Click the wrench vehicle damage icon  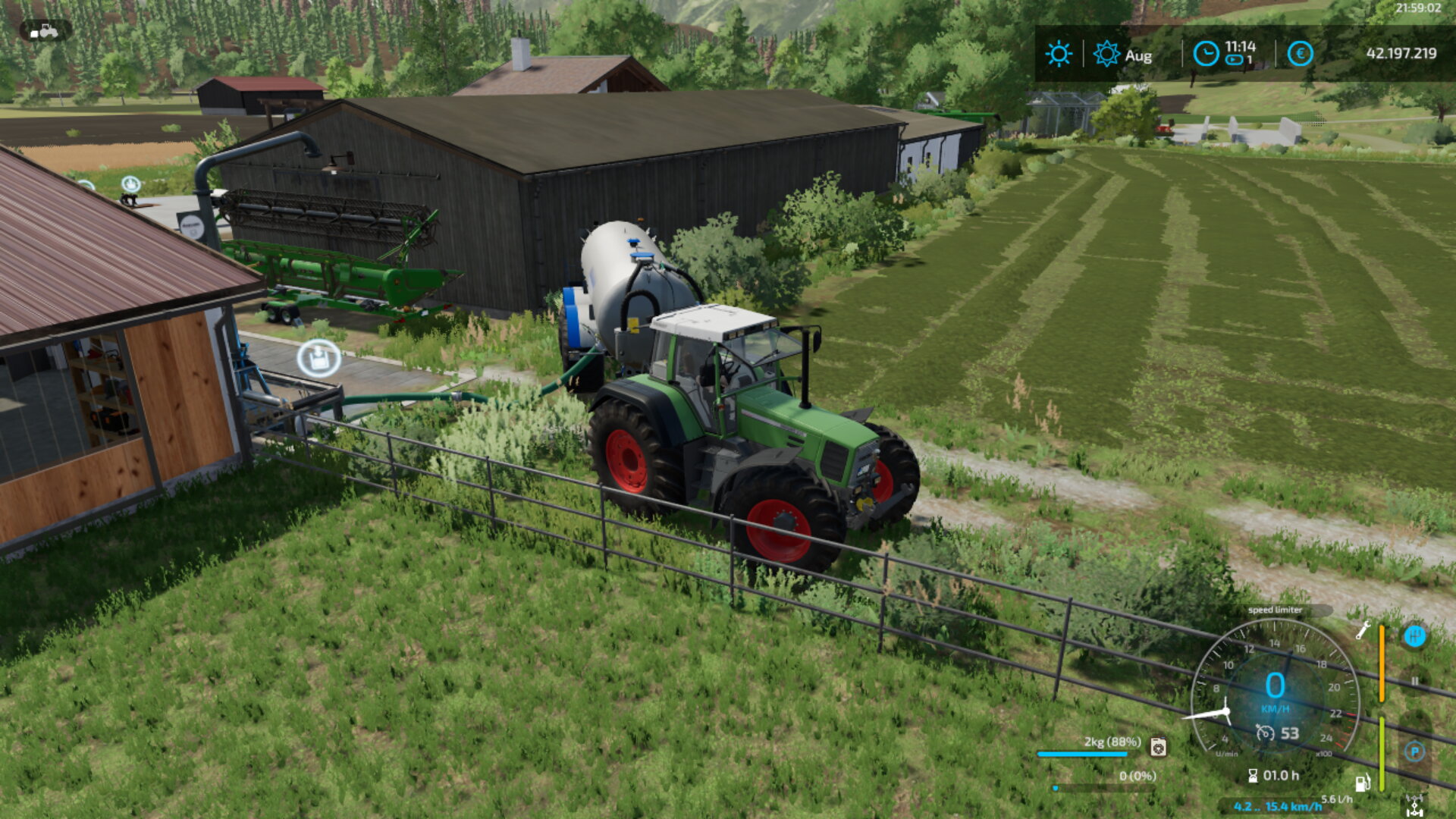pos(1363,630)
